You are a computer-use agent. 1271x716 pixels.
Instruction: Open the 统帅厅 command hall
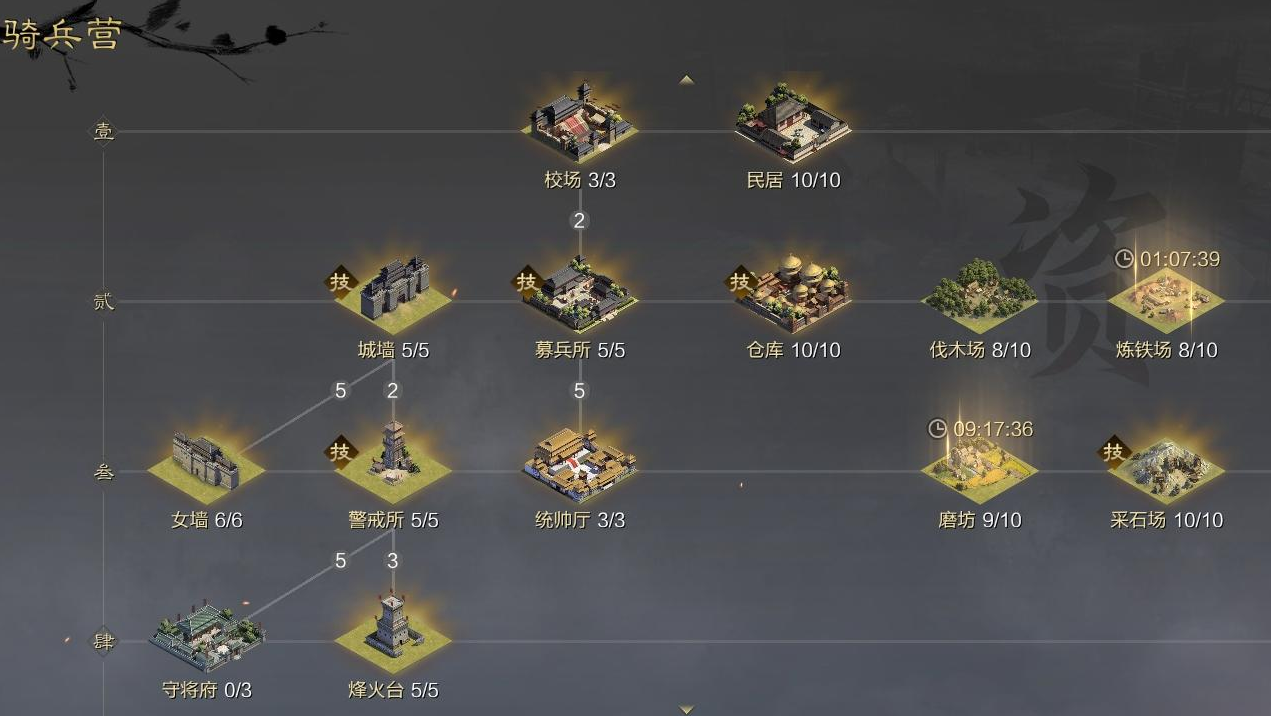click(x=580, y=464)
